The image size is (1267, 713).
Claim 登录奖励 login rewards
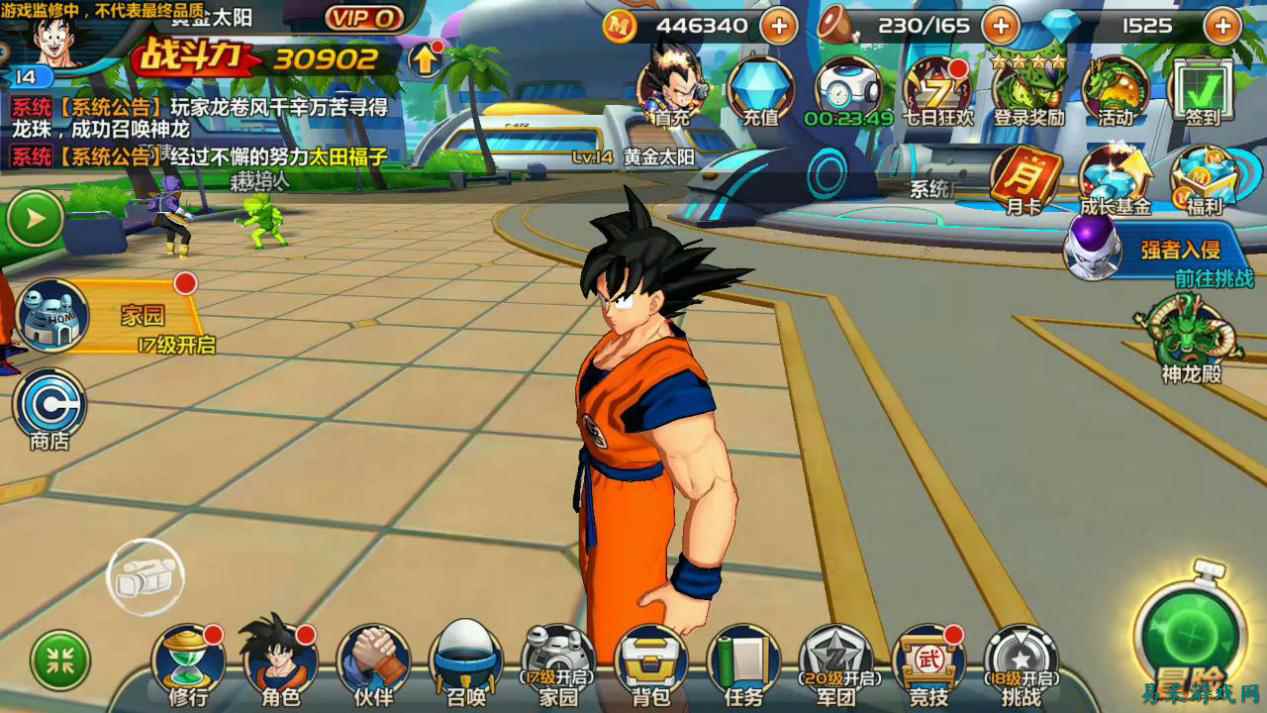[x=1028, y=90]
